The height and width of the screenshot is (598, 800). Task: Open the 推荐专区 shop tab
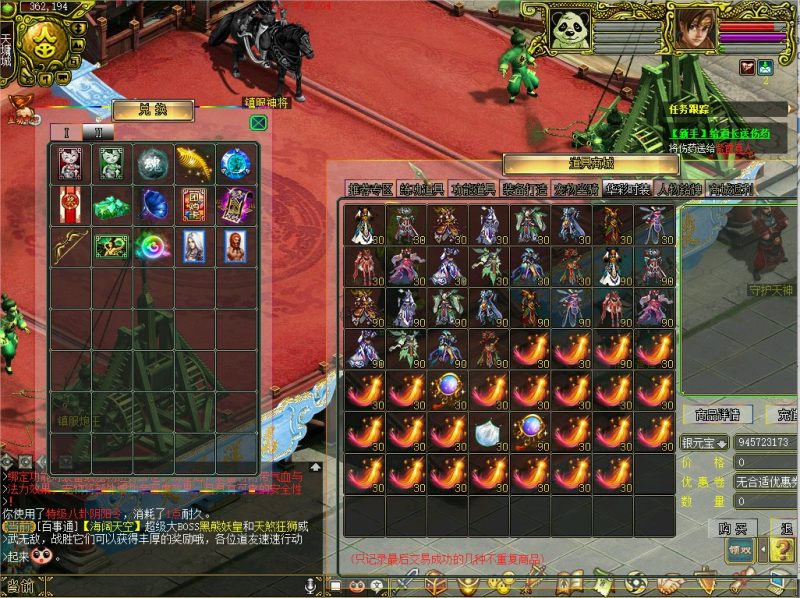(370, 188)
